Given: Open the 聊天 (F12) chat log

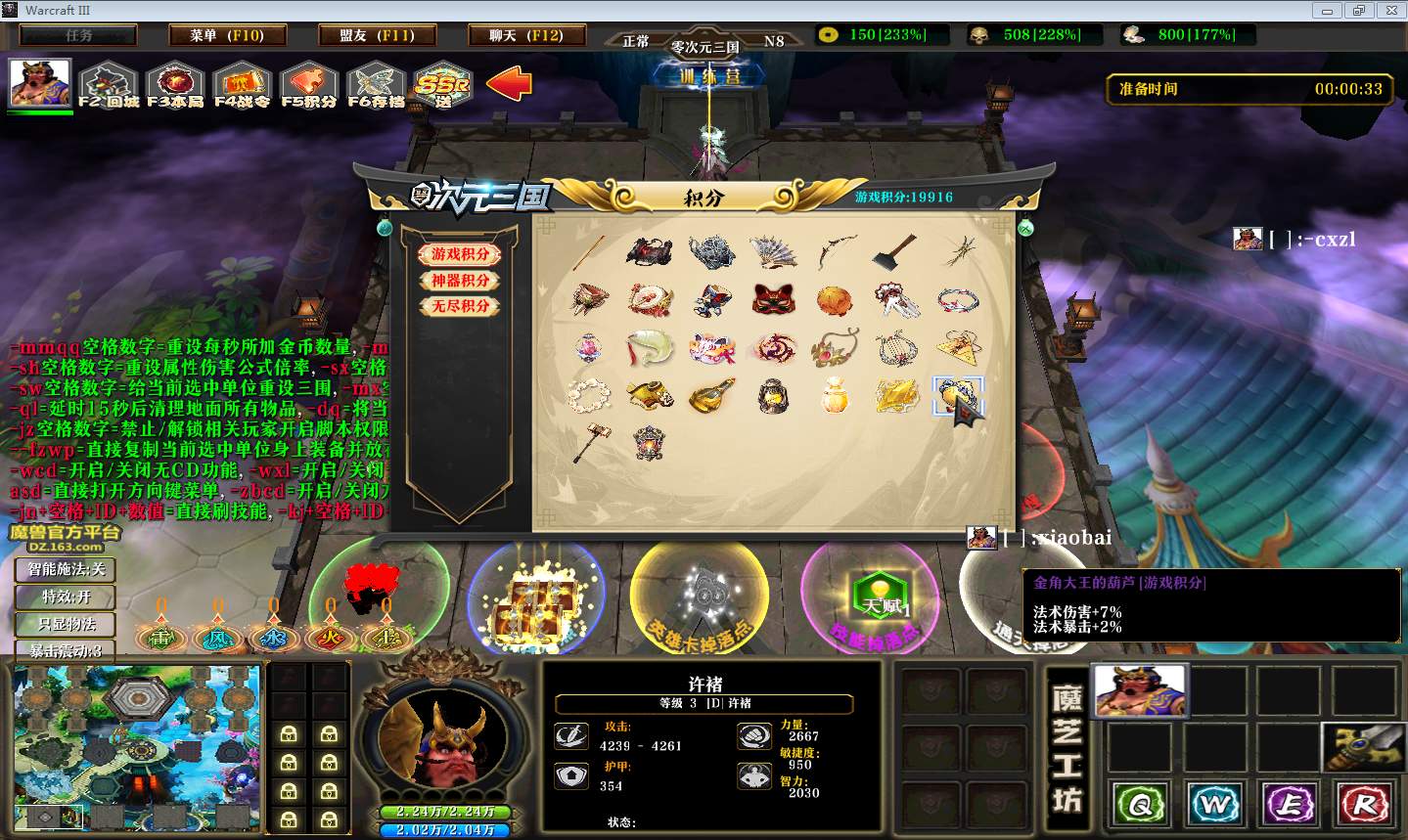Looking at the screenshot, I should point(526,35).
